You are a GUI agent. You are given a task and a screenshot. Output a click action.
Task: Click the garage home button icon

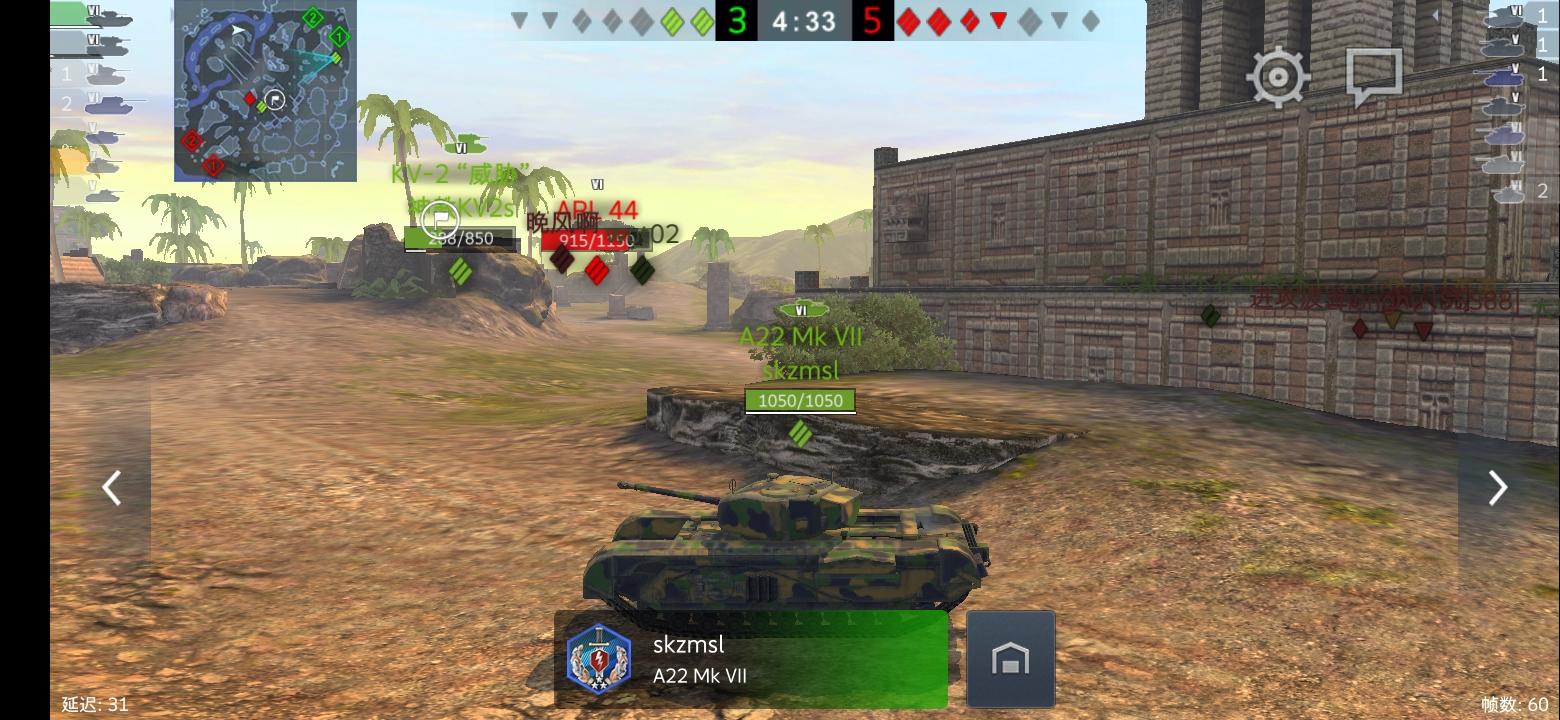[x=1011, y=658]
